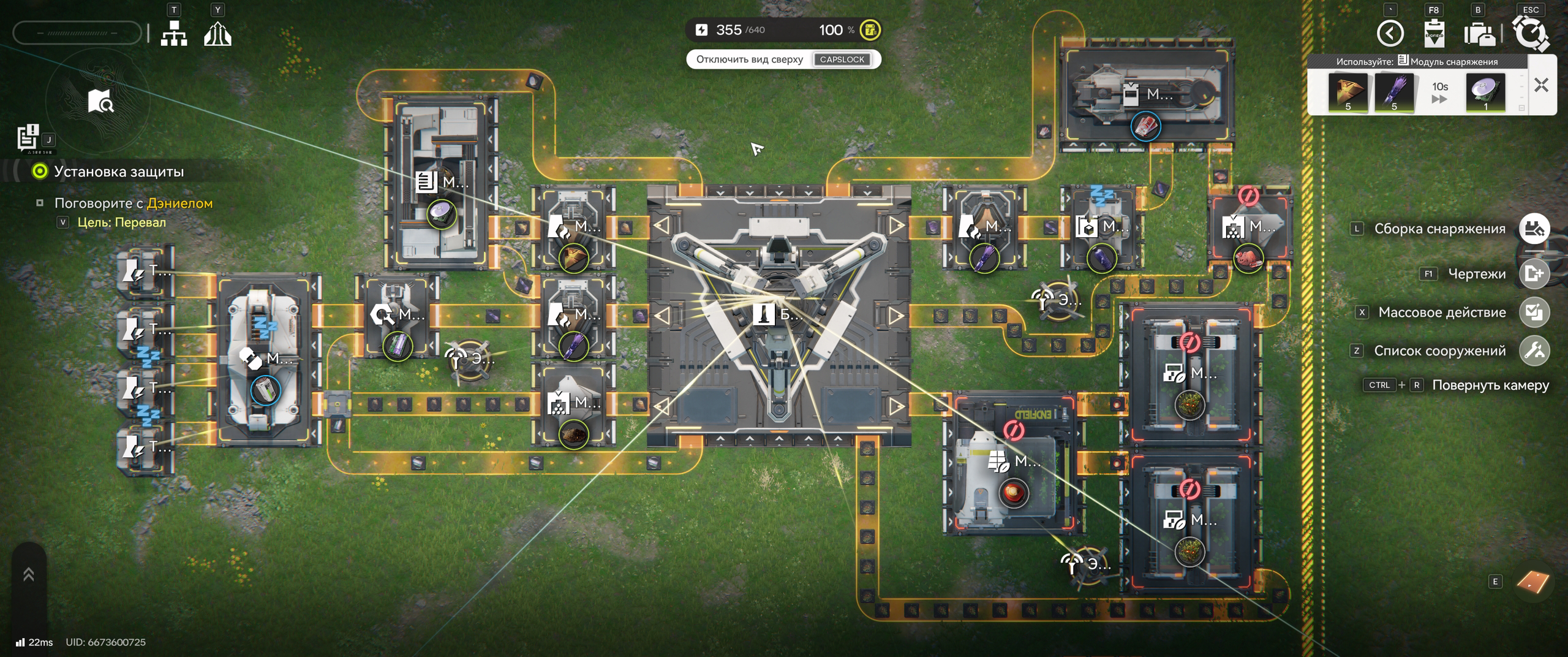Click the round back arrow button
1568x657 pixels.
click(1390, 33)
